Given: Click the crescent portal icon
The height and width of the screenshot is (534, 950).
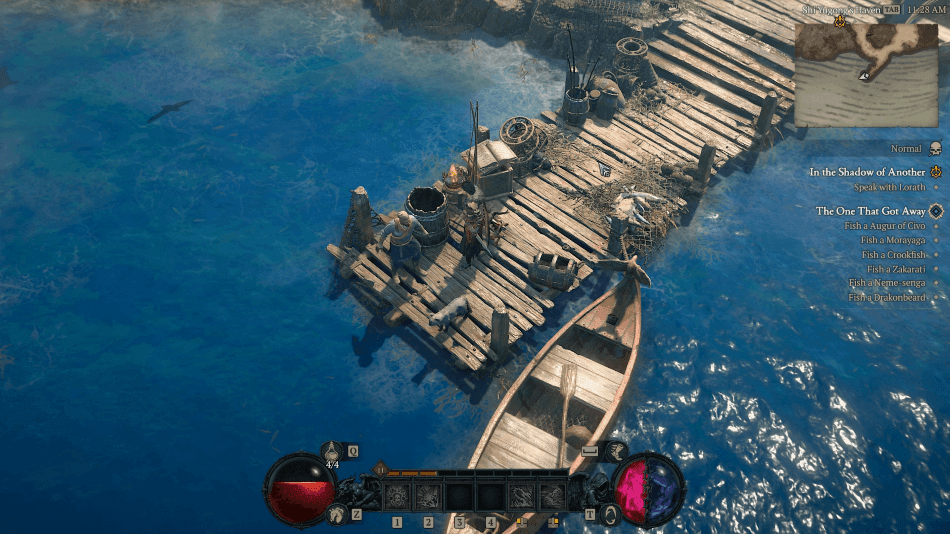Looking at the screenshot, I should [x=610, y=514].
